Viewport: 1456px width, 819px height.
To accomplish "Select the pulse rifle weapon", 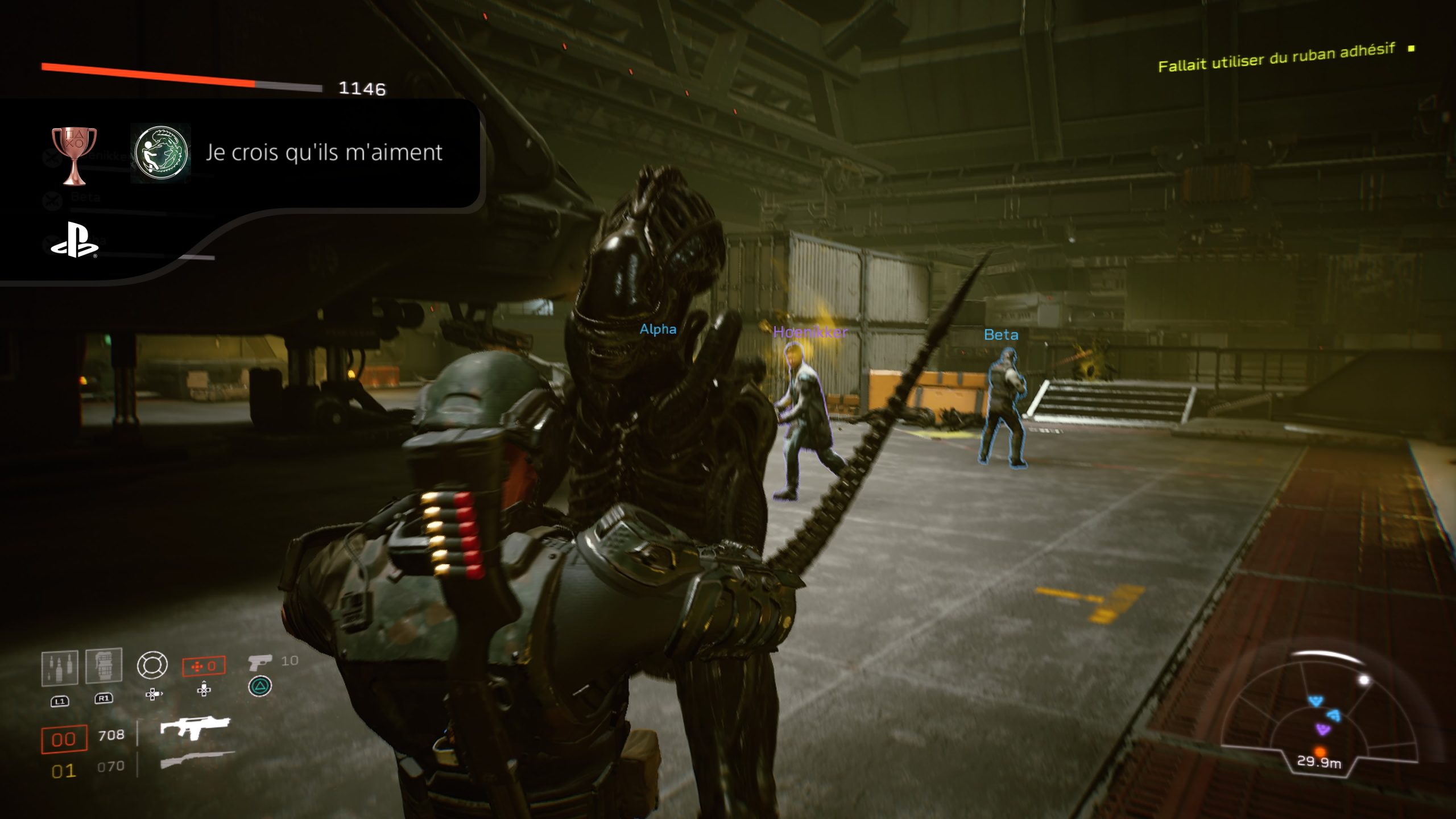I will point(195,727).
